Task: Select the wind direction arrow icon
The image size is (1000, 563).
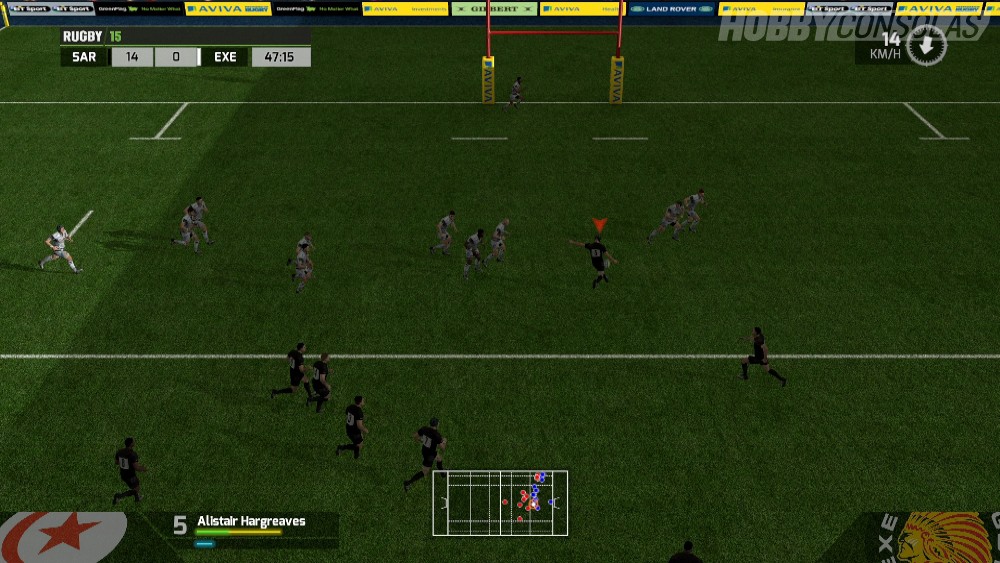Action: pyautogui.click(x=927, y=45)
